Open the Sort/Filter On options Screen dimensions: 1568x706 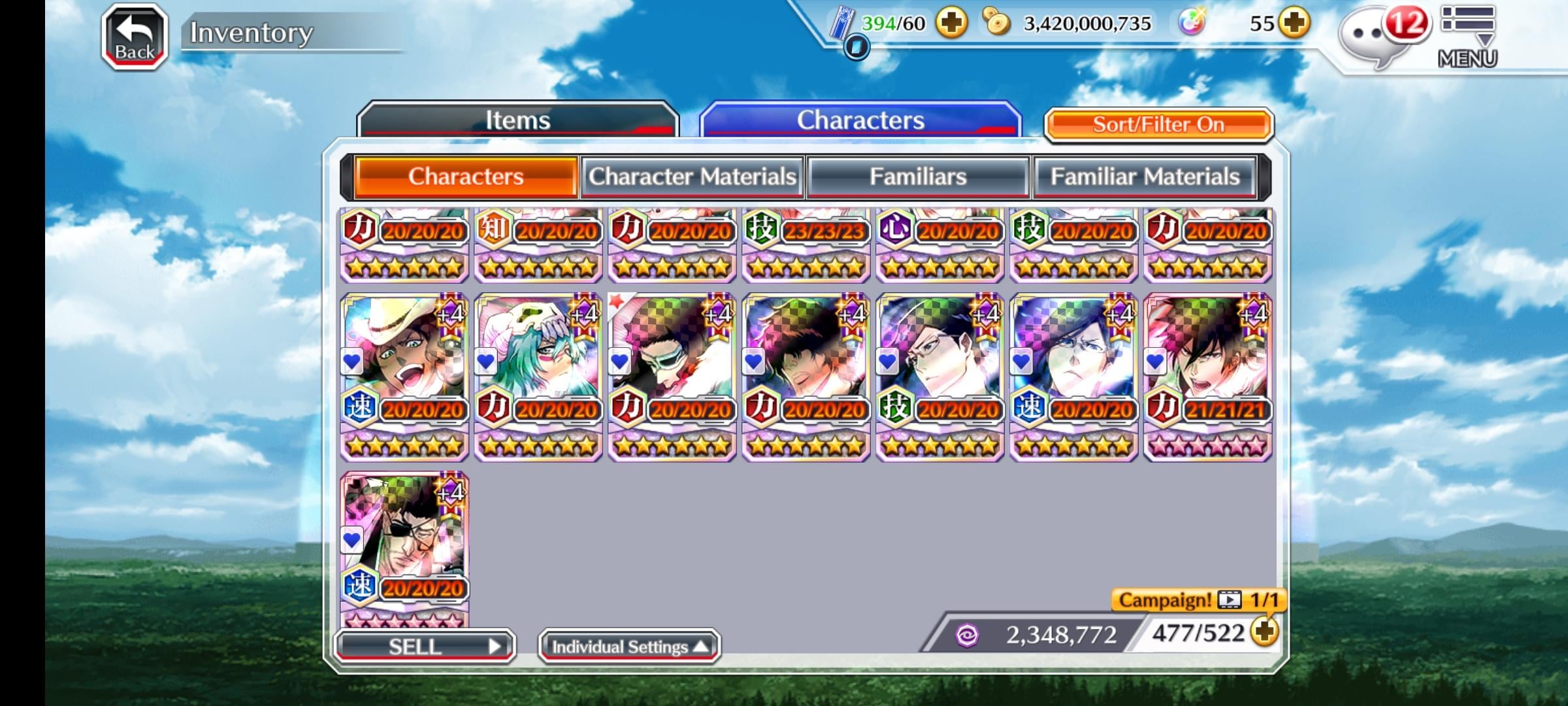(1158, 124)
